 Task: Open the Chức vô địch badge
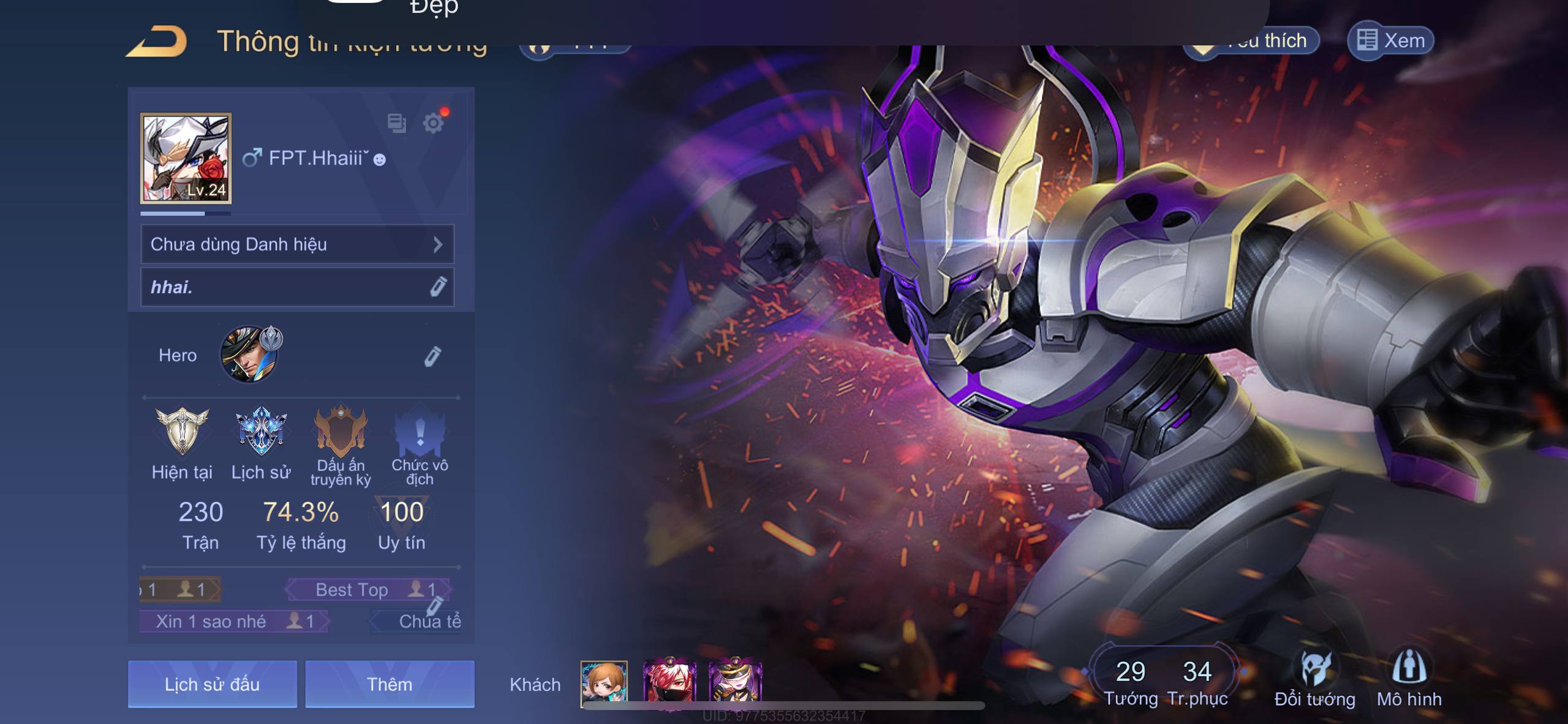420,432
